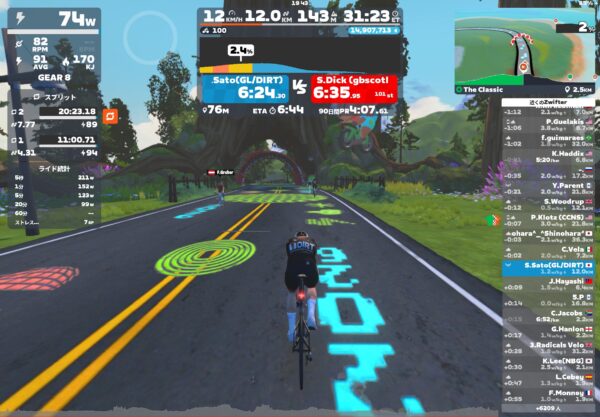Open the splits panel header
The image size is (600, 417).
(55, 97)
